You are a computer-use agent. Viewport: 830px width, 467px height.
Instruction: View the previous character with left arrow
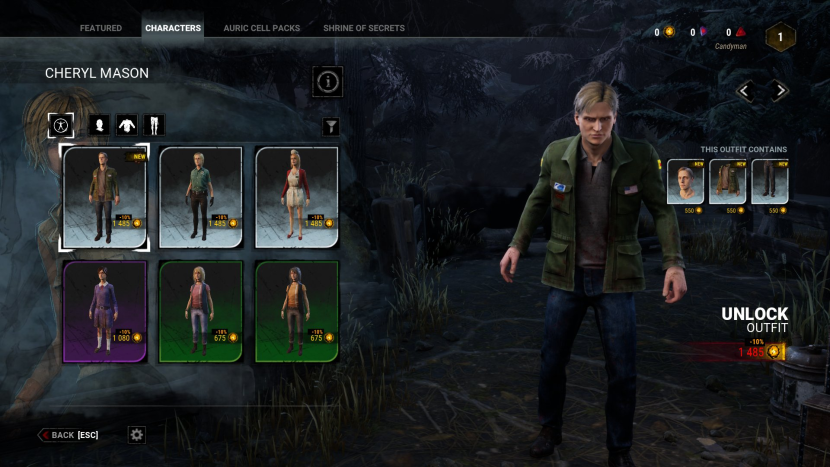pyautogui.click(x=745, y=91)
